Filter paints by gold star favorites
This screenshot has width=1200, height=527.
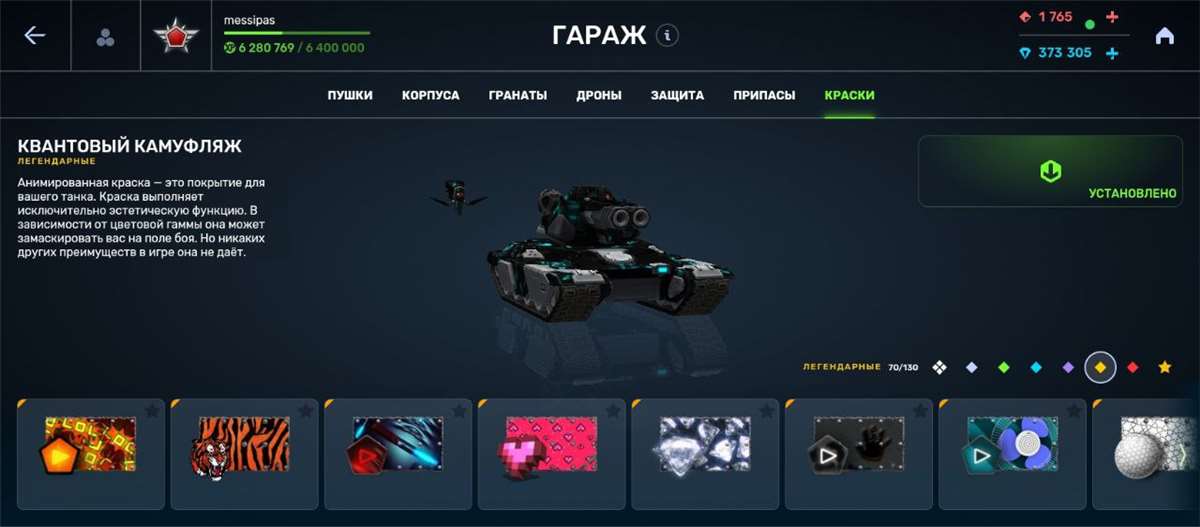point(1165,368)
